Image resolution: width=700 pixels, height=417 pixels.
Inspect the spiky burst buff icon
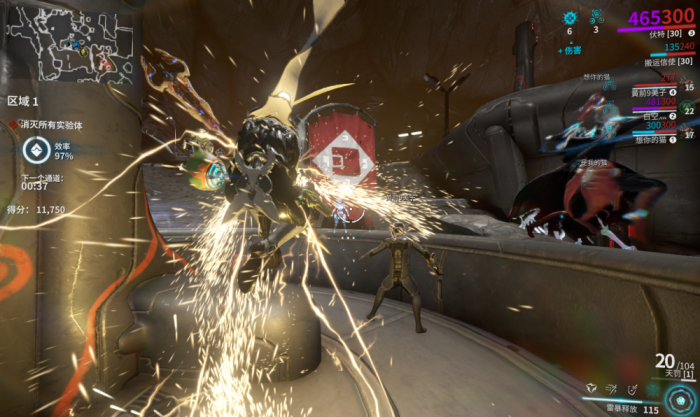coord(570,17)
